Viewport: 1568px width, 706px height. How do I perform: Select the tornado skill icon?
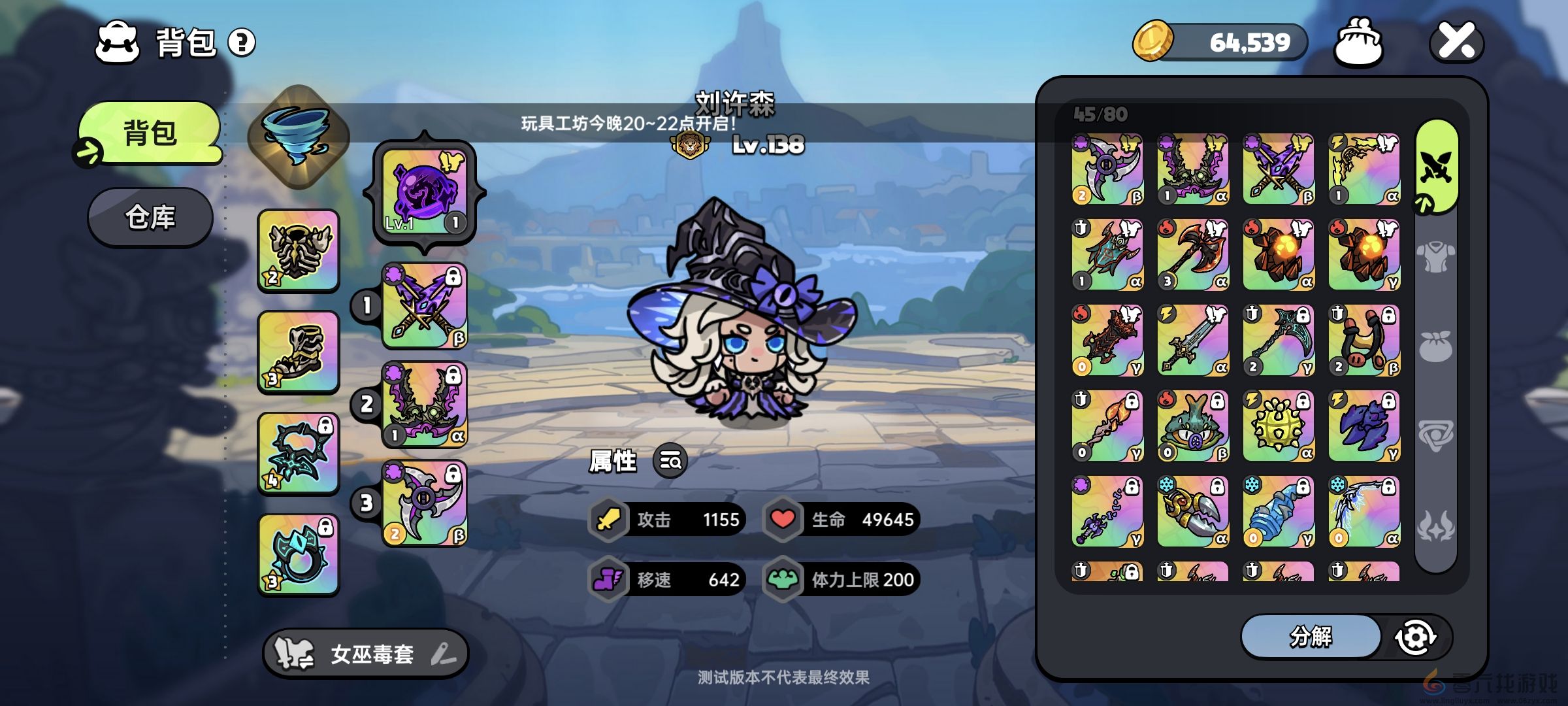pyautogui.click(x=297, y=137)
